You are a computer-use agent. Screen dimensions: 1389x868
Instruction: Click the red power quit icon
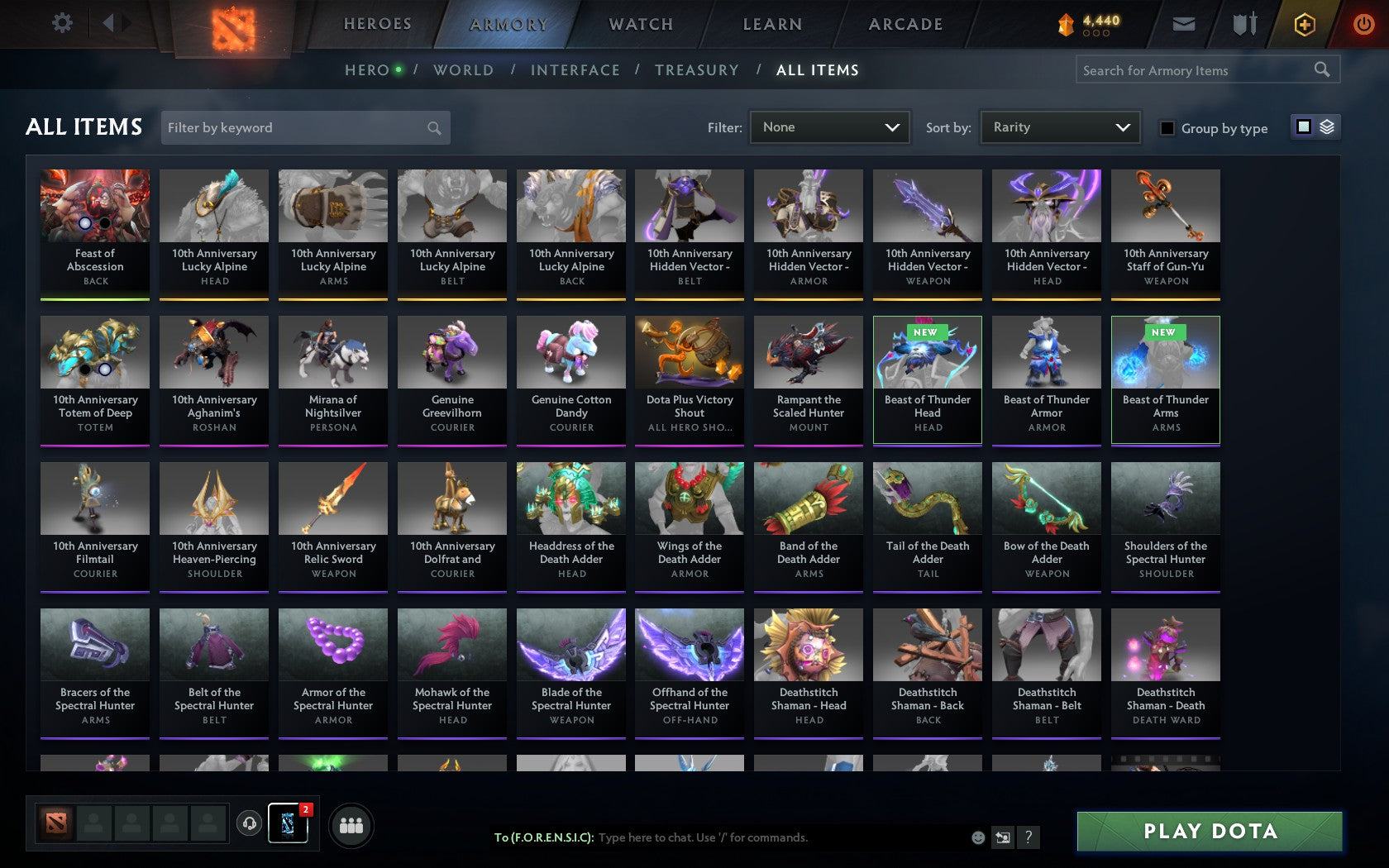1363,24
